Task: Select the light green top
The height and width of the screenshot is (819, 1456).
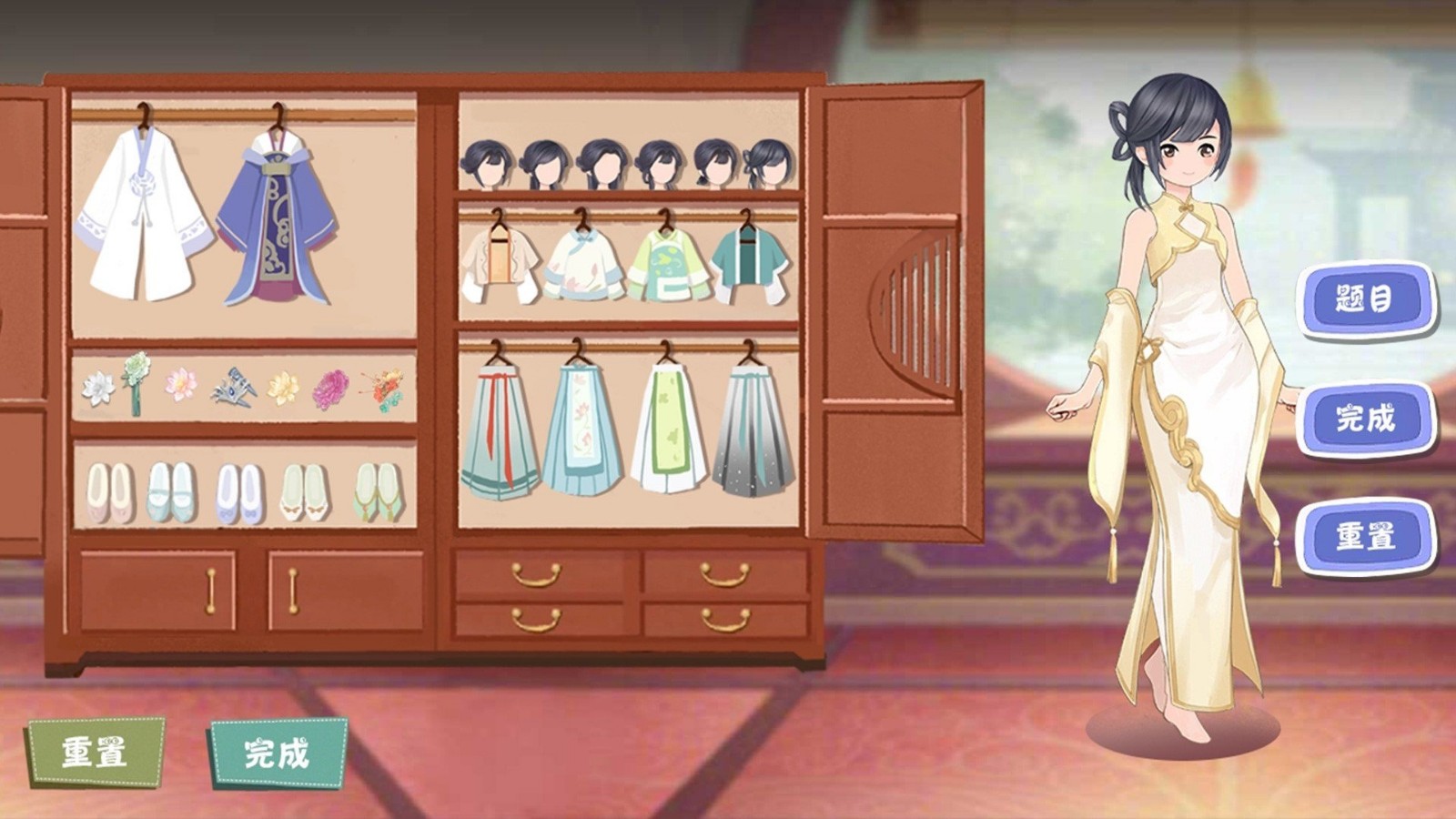Action: [667, 265]
